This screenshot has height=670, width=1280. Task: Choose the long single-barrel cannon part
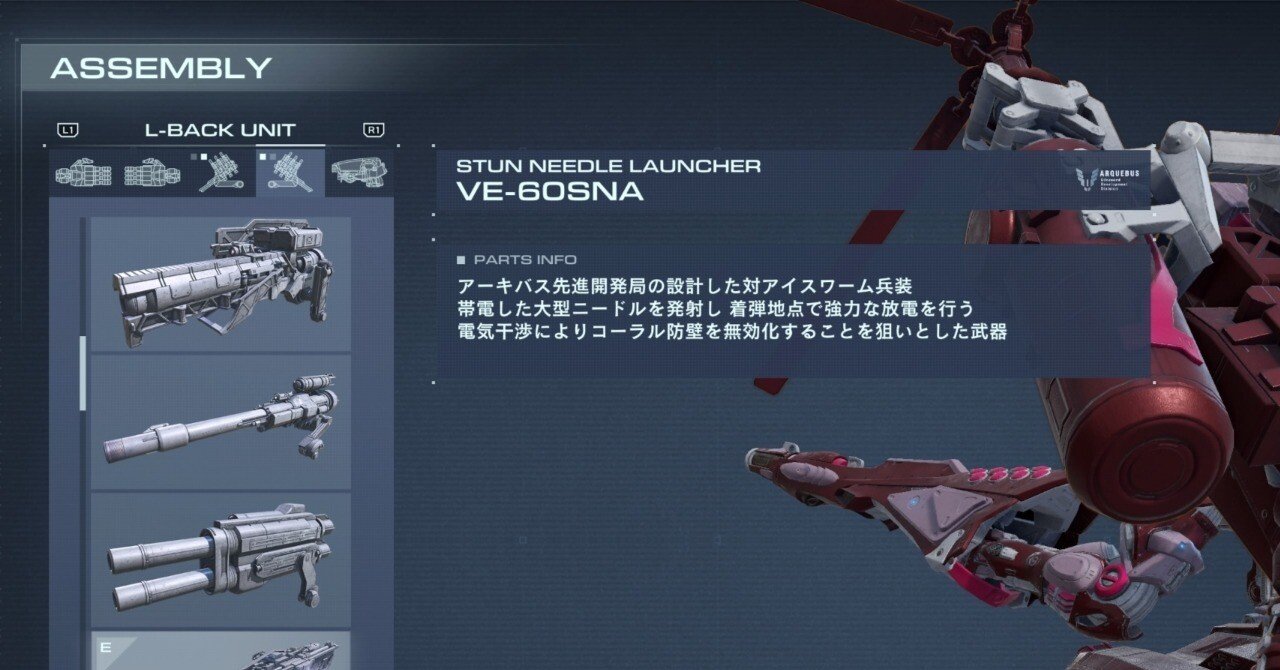click(221, 422)
